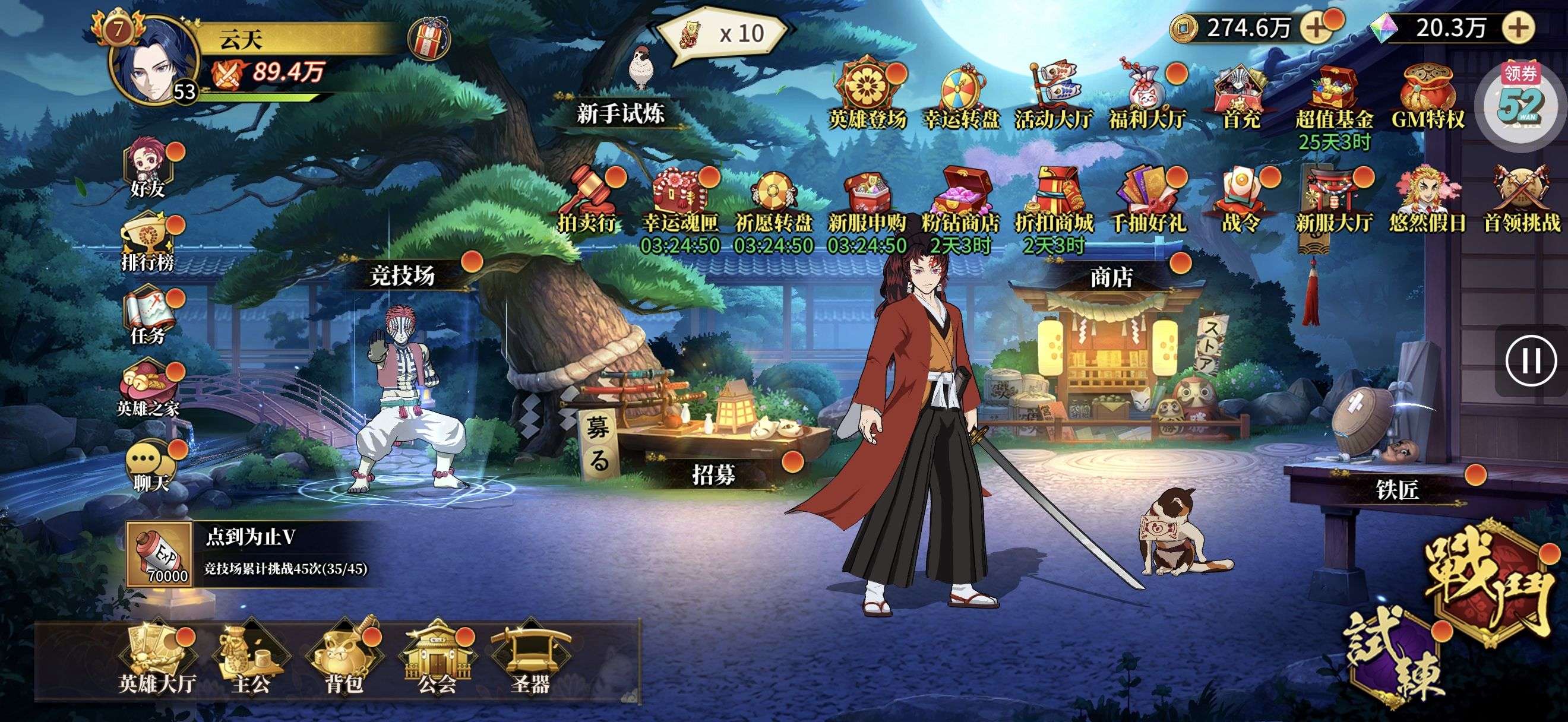Open the 幸运转盘 lucky wheel event
The image size is (1568, 722).
(x=962, y=97)
